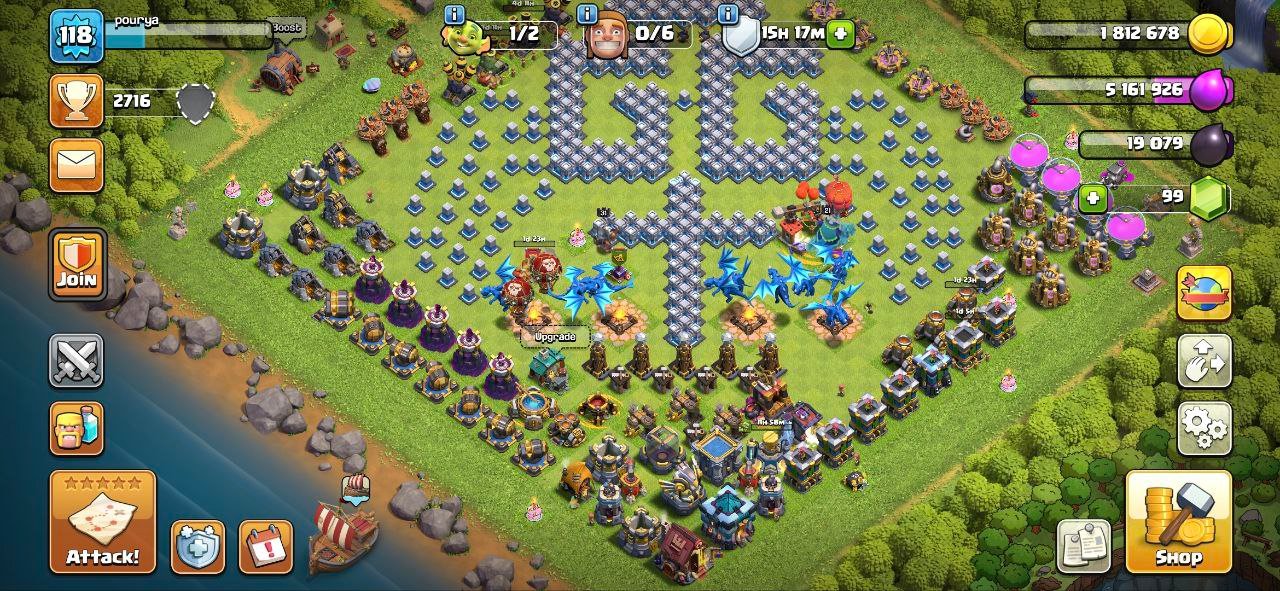The width and height of the screenshot is (1280, 591).
Task: View the trophy league profile
Action: tap(76, 101)
